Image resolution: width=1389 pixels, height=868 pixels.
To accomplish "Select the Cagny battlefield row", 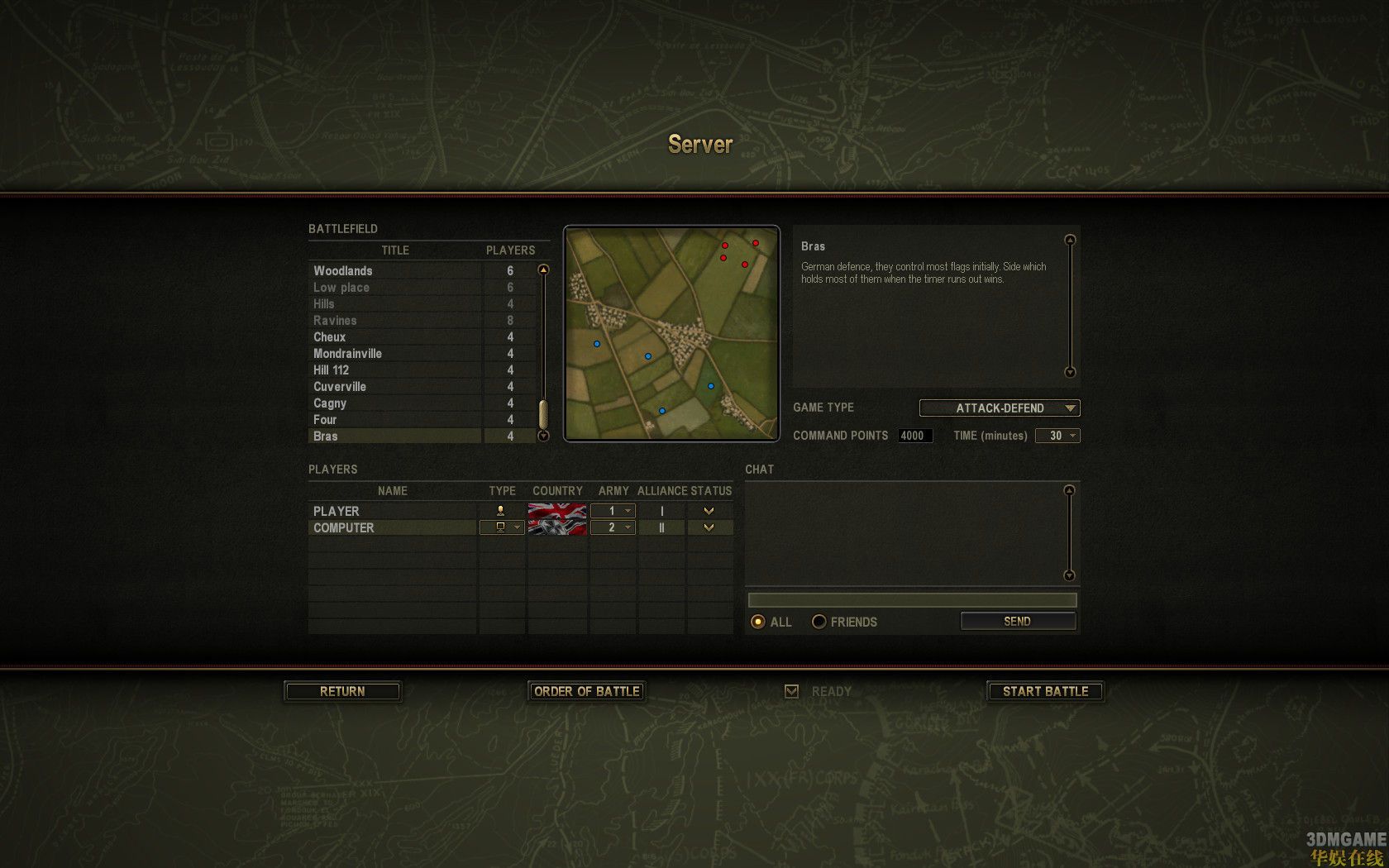I will pos(330,403).
